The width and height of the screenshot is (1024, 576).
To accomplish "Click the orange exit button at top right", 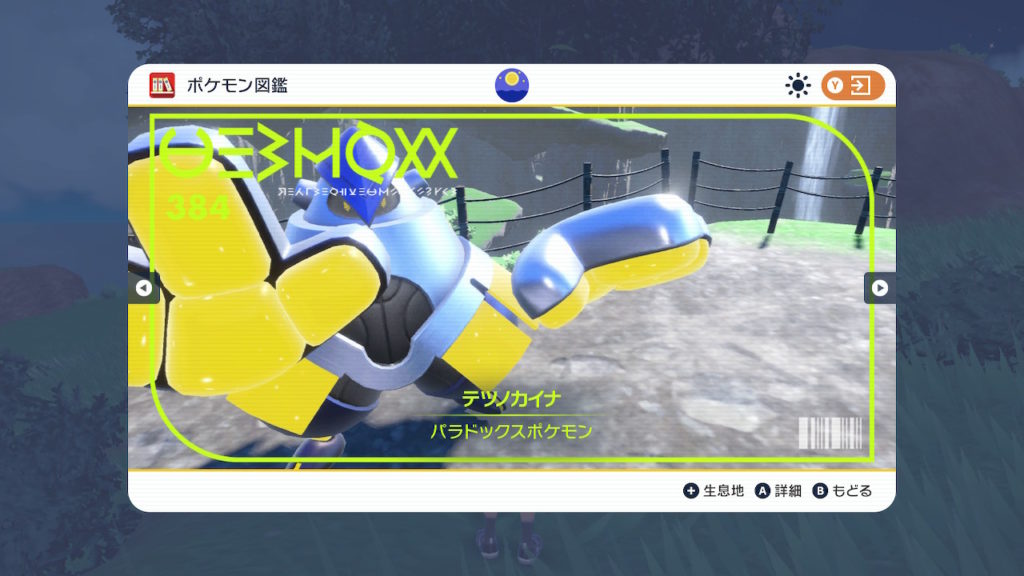I will click(x=853, y=86).
